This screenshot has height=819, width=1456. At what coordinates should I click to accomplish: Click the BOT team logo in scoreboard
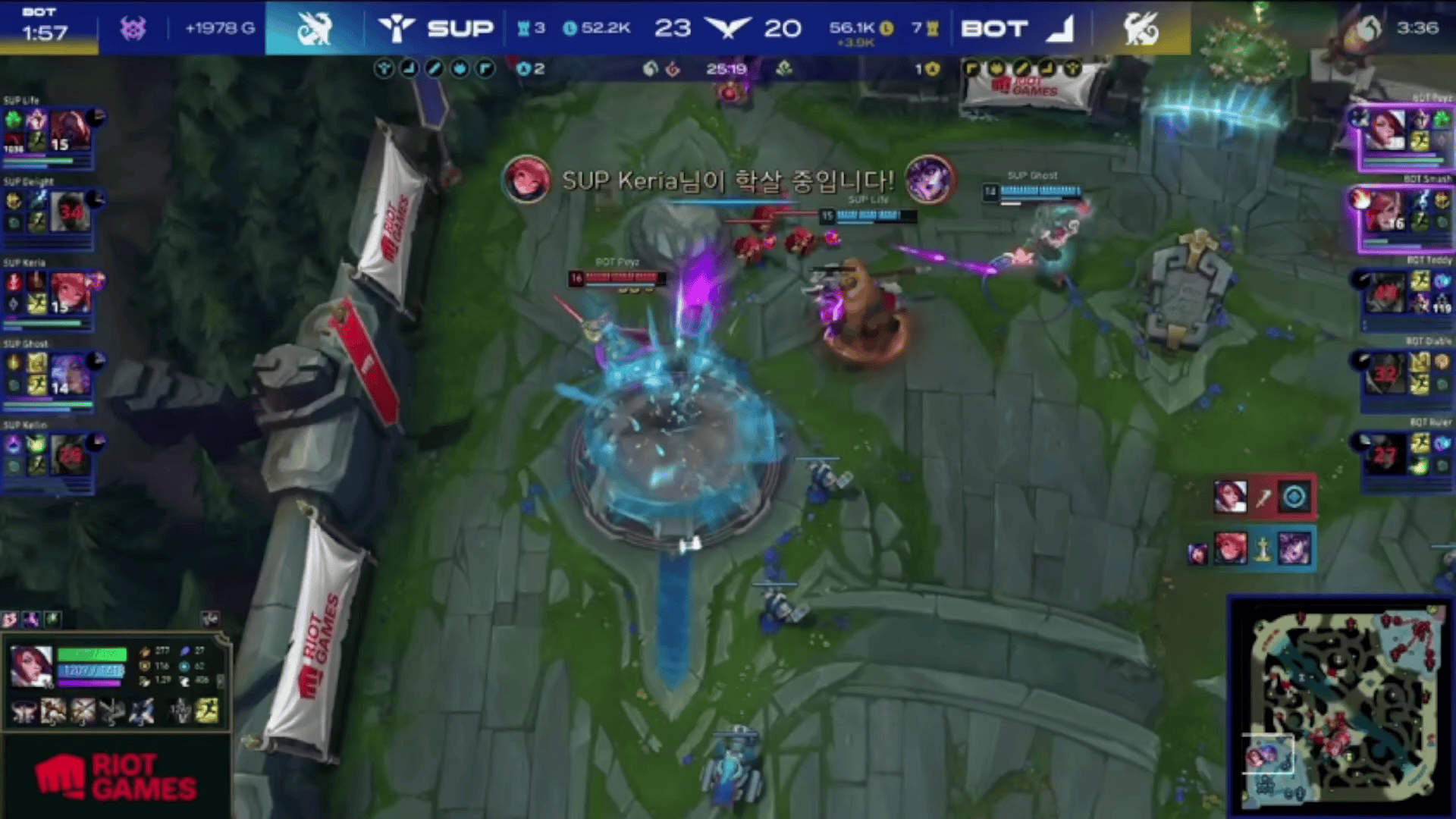click(1060, 29)
